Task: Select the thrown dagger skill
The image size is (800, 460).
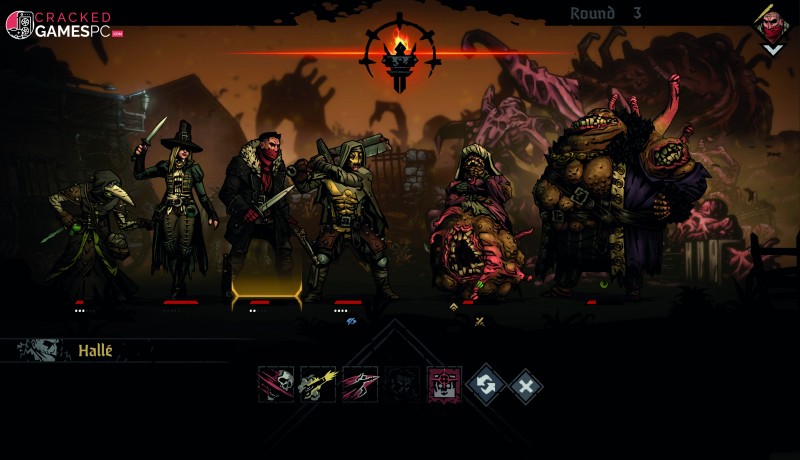Action: (360, 384)
